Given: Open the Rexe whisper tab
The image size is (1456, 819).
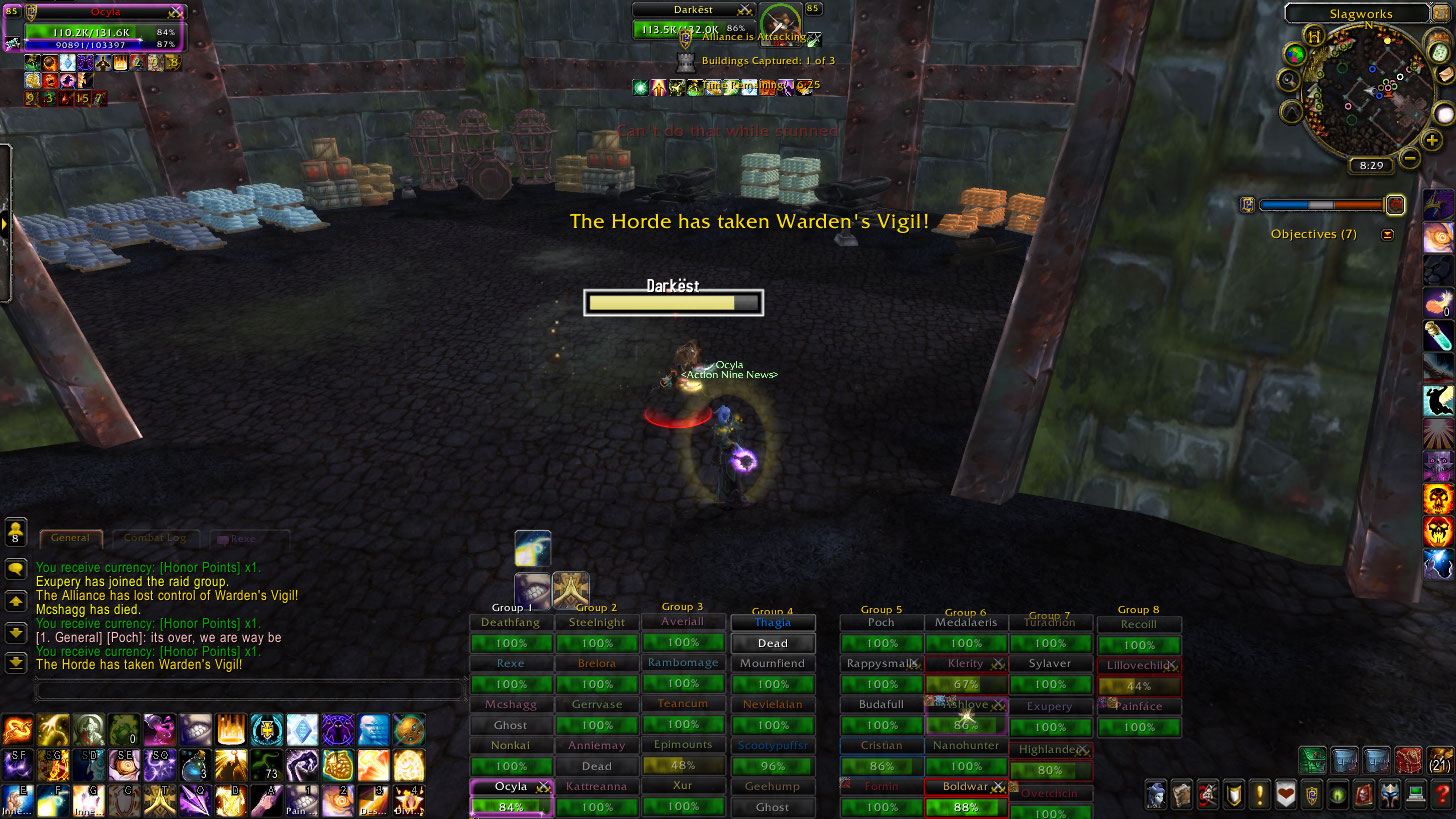Looking at the screenshot, I should 243,538.
